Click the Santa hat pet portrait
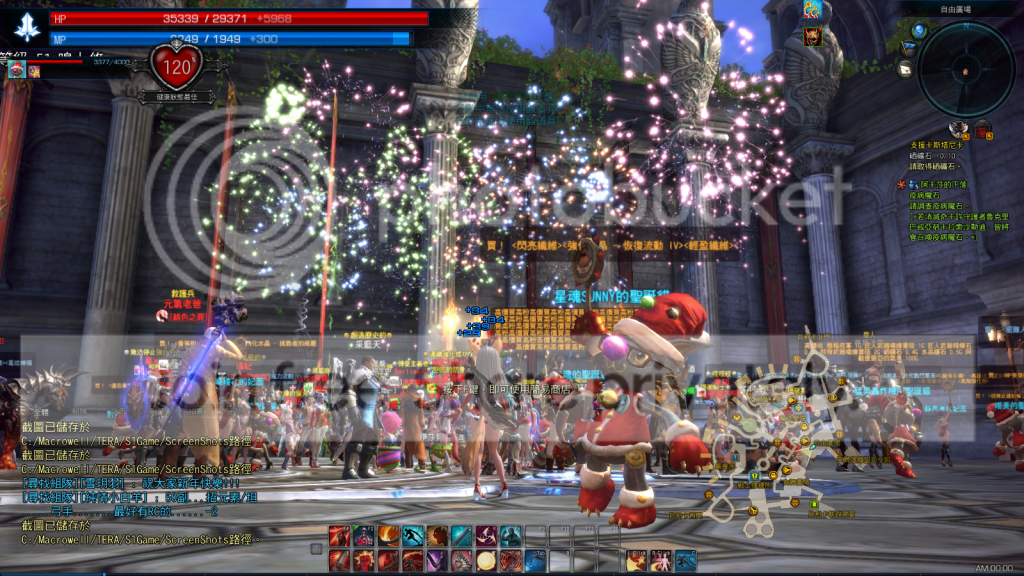 click(x=15, y=70)
